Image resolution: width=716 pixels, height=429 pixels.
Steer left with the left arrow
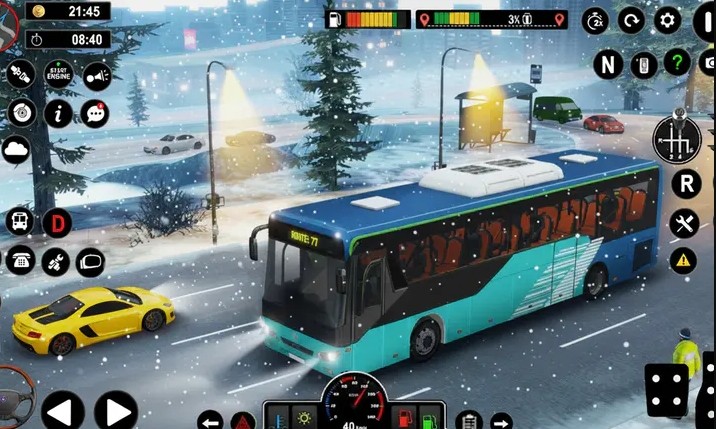62,410
